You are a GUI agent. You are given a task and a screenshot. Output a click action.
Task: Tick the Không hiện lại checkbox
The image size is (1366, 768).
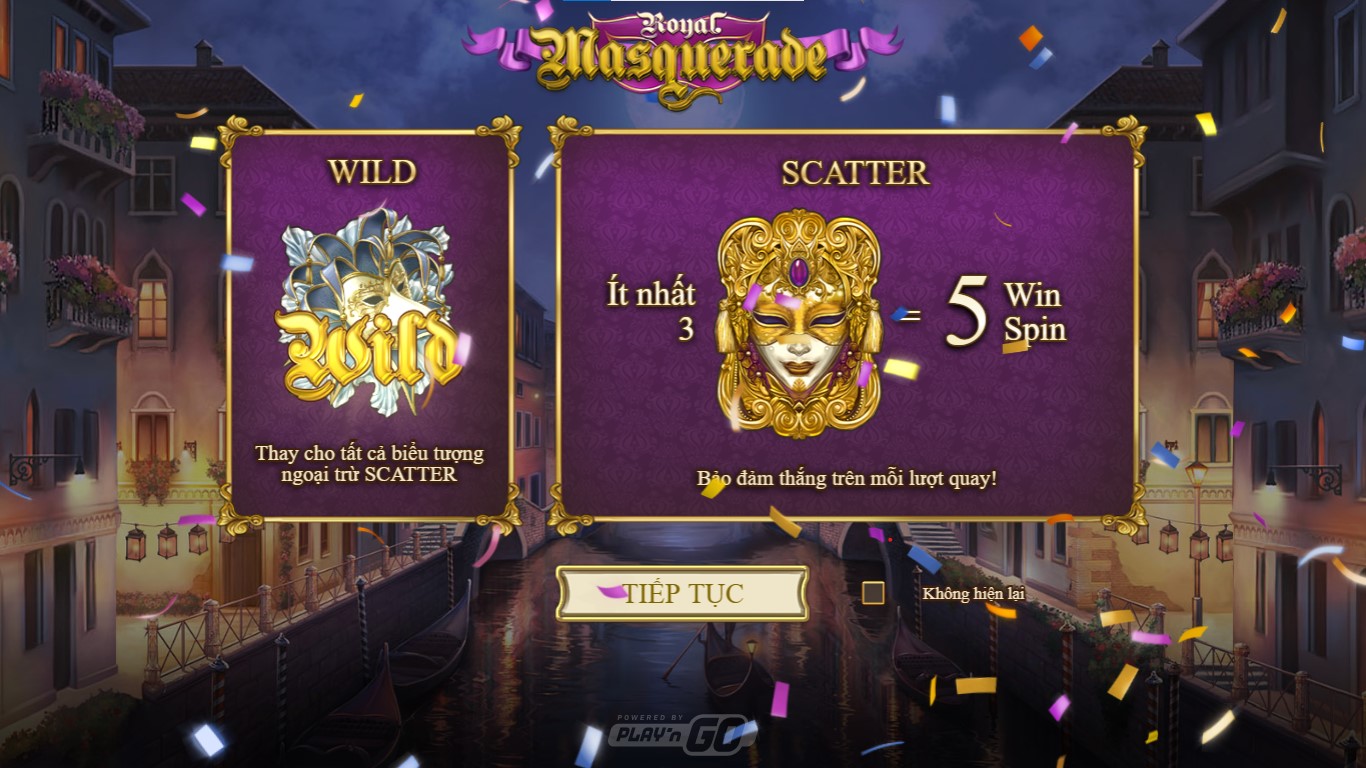873,593
